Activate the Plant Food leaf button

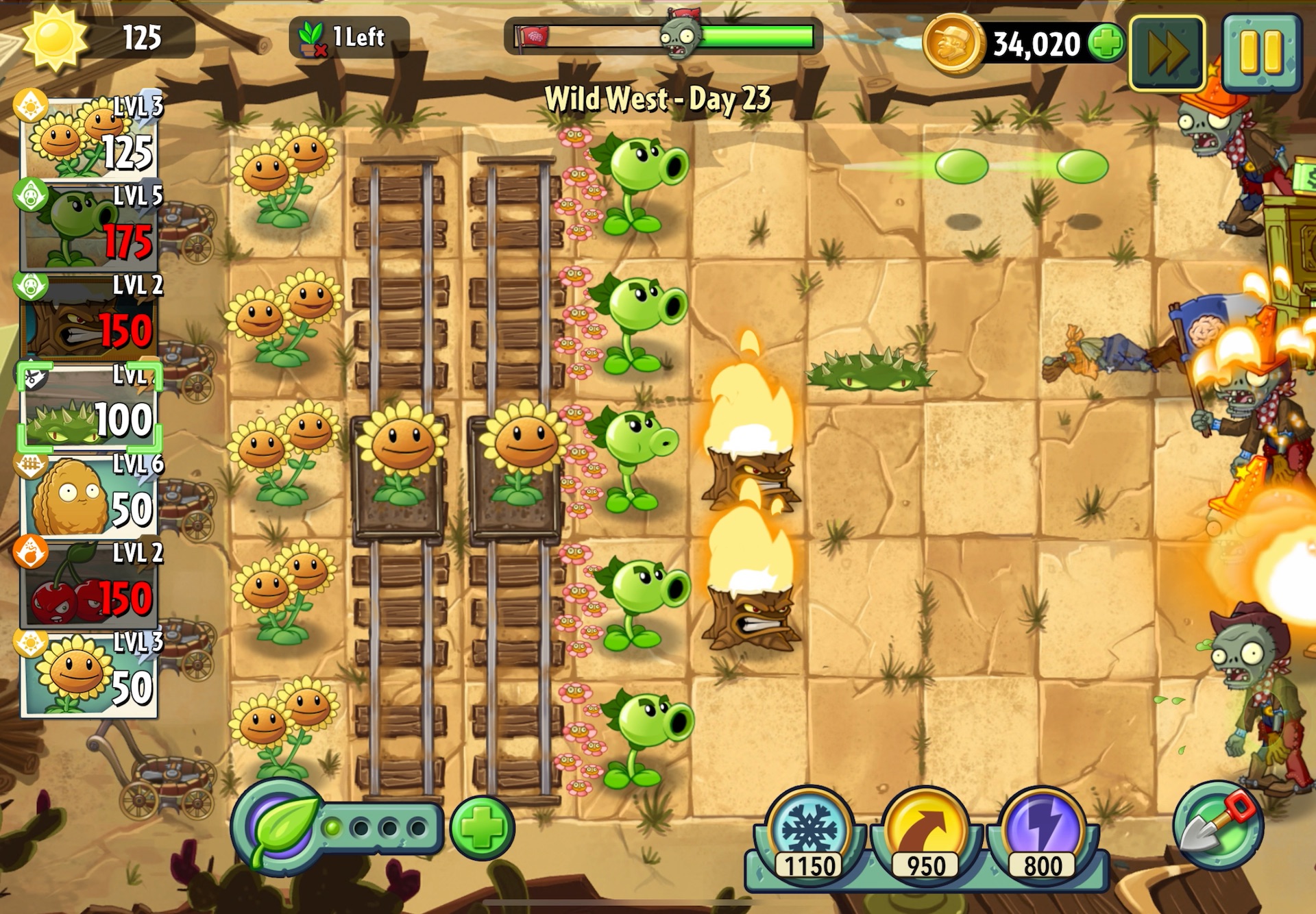pyautogui.click(x=279, y=828)
